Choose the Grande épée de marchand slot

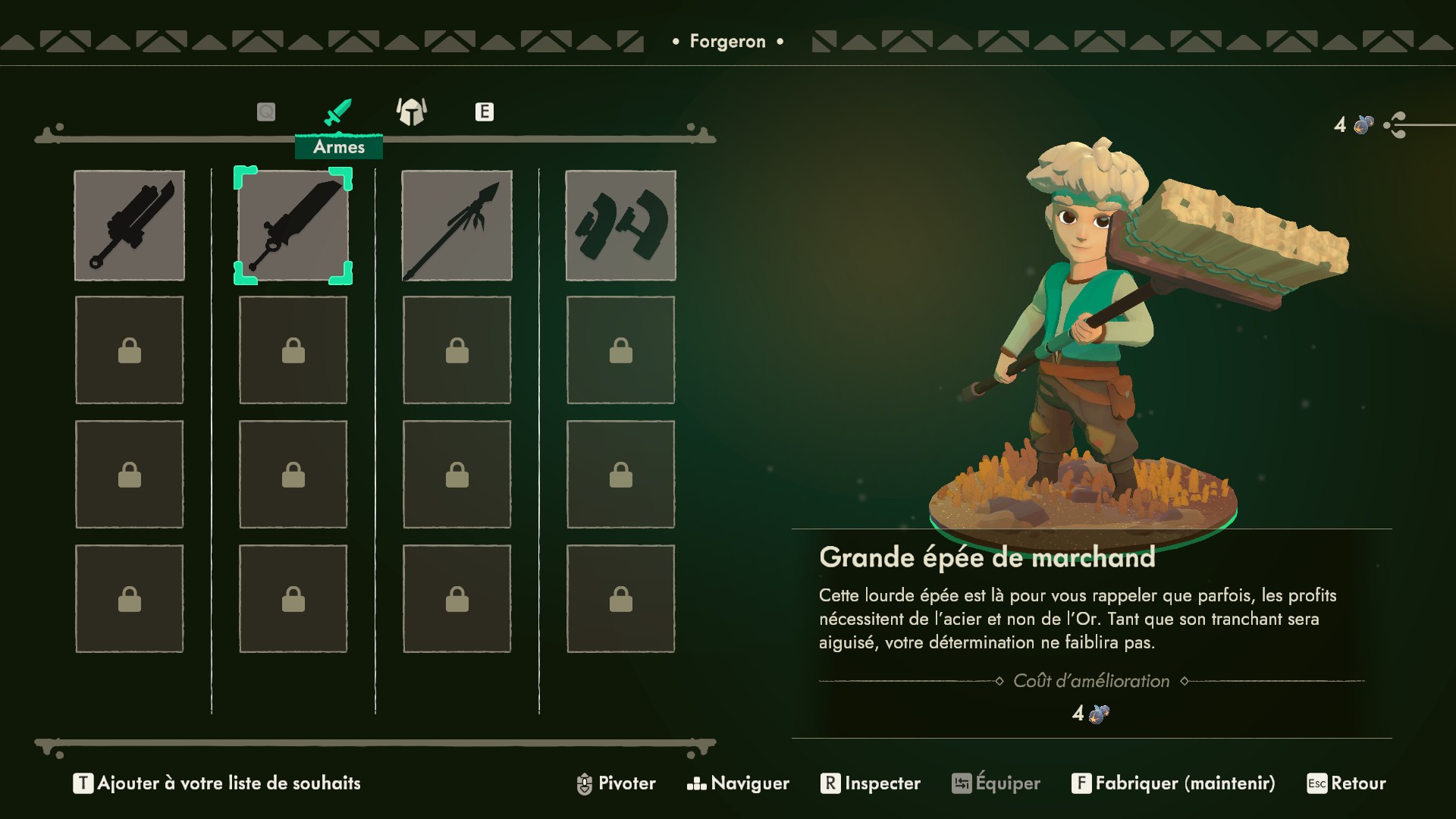(293, 225)
